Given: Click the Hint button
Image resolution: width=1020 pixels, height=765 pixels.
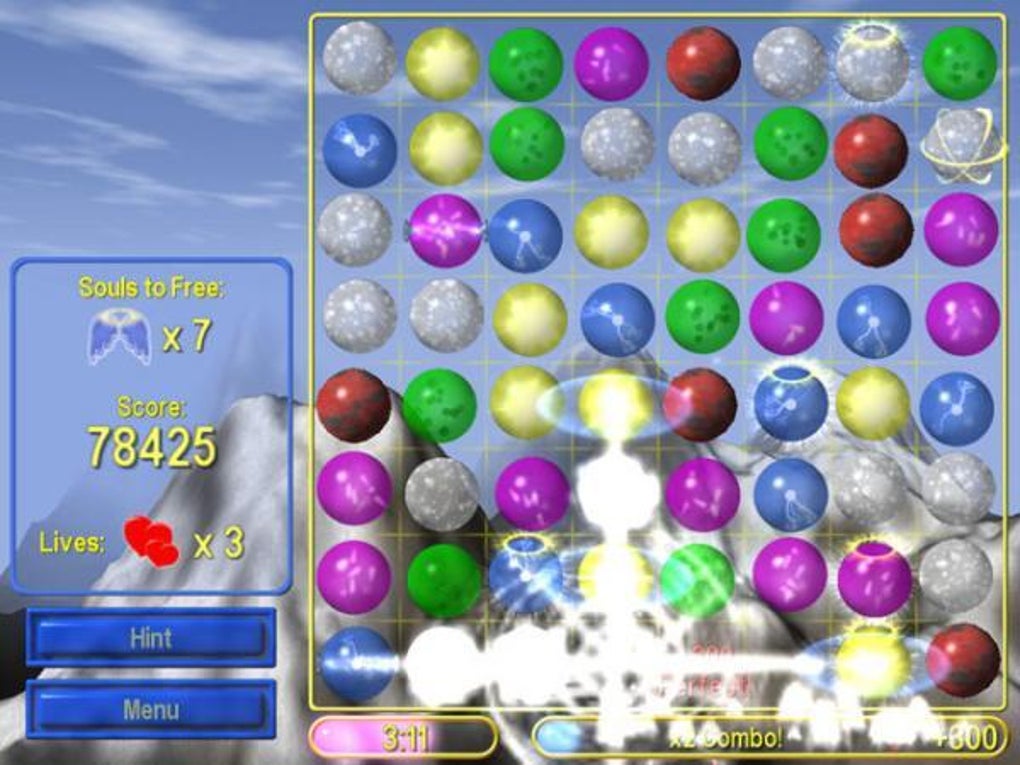Looking at the screenshot, I should 151,638.
